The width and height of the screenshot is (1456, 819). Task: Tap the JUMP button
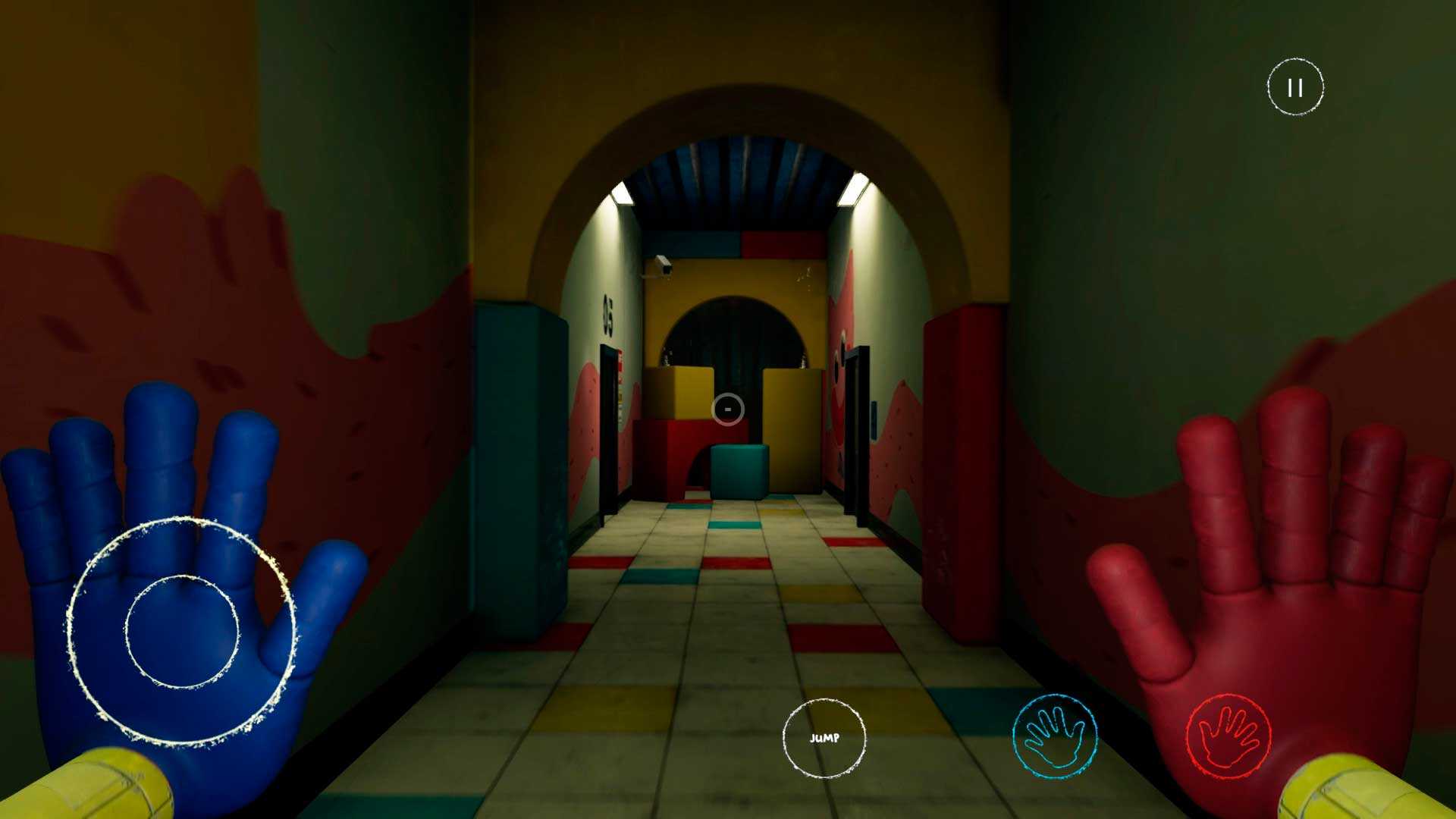click(x=824, y=738)
